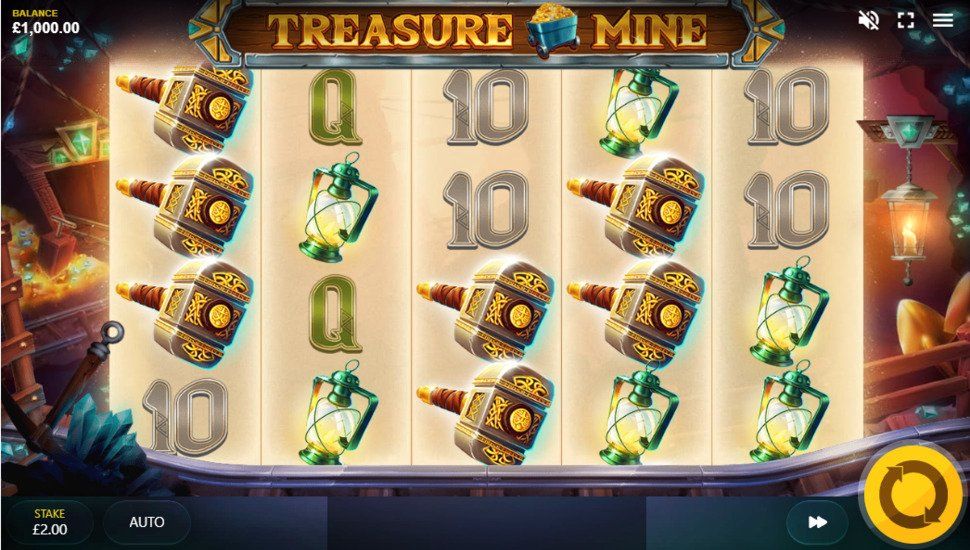Spin the reels with the gold button
Screen dimensions: 970x550
click(916, 496)
